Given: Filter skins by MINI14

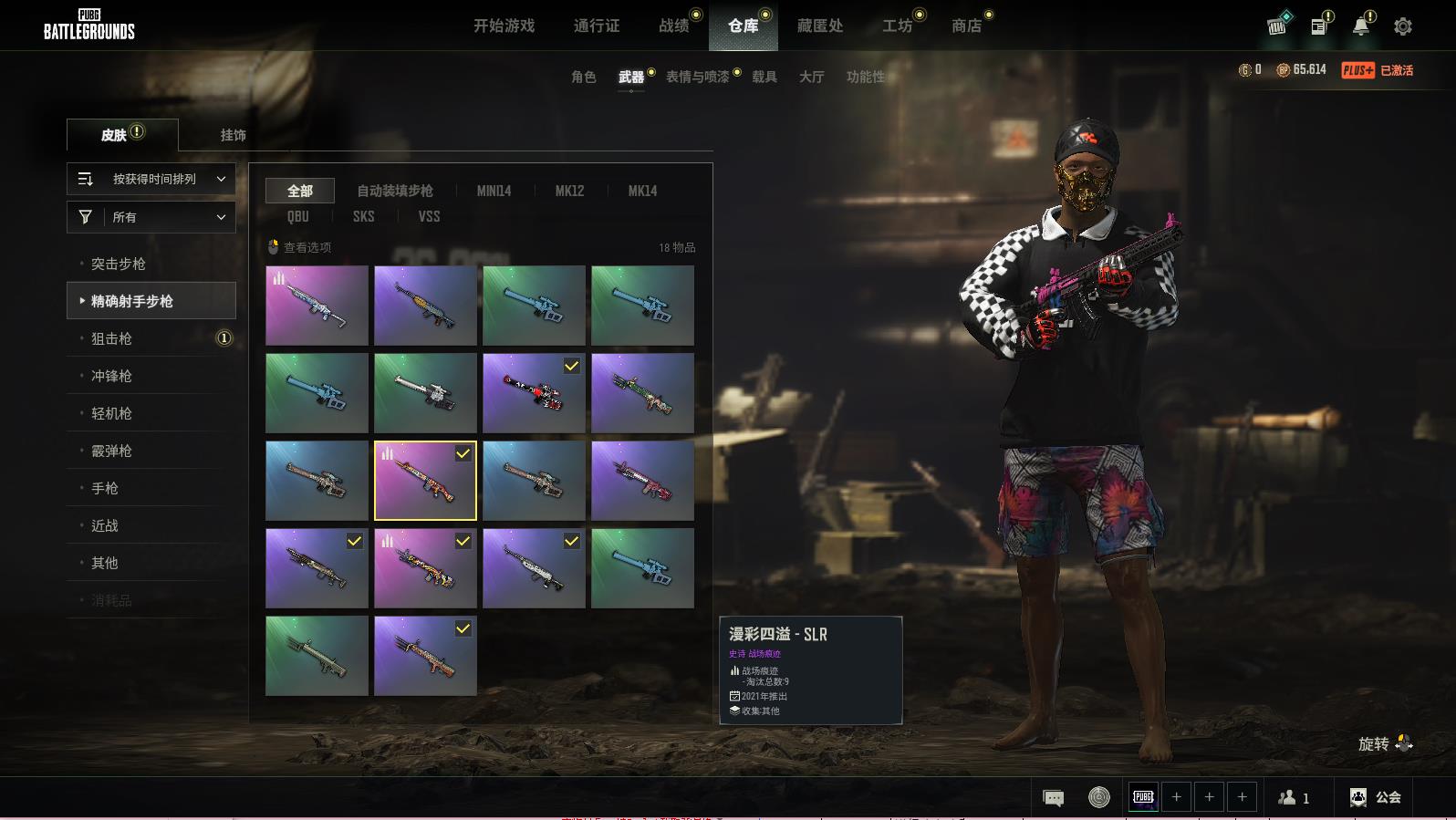Looking at the screenshot, I should click(494, 191).
